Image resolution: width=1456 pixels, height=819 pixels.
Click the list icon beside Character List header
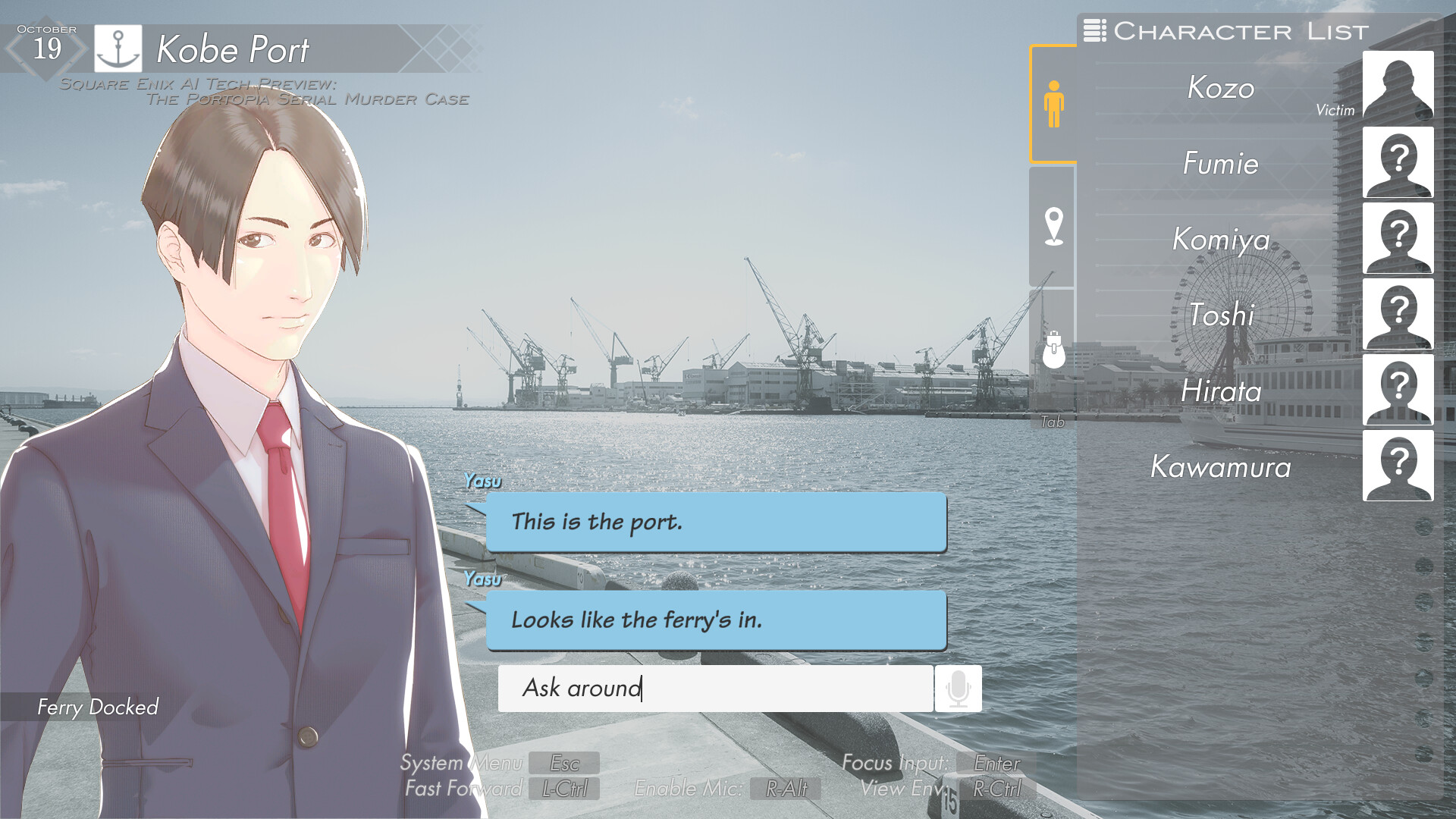pos(1094,31)
